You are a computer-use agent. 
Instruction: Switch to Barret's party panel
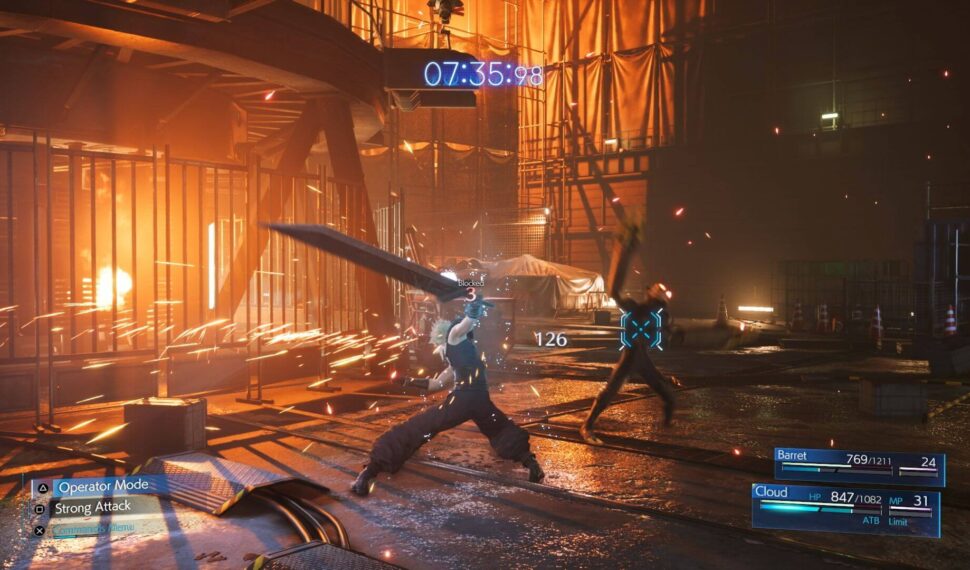point(858,466)
